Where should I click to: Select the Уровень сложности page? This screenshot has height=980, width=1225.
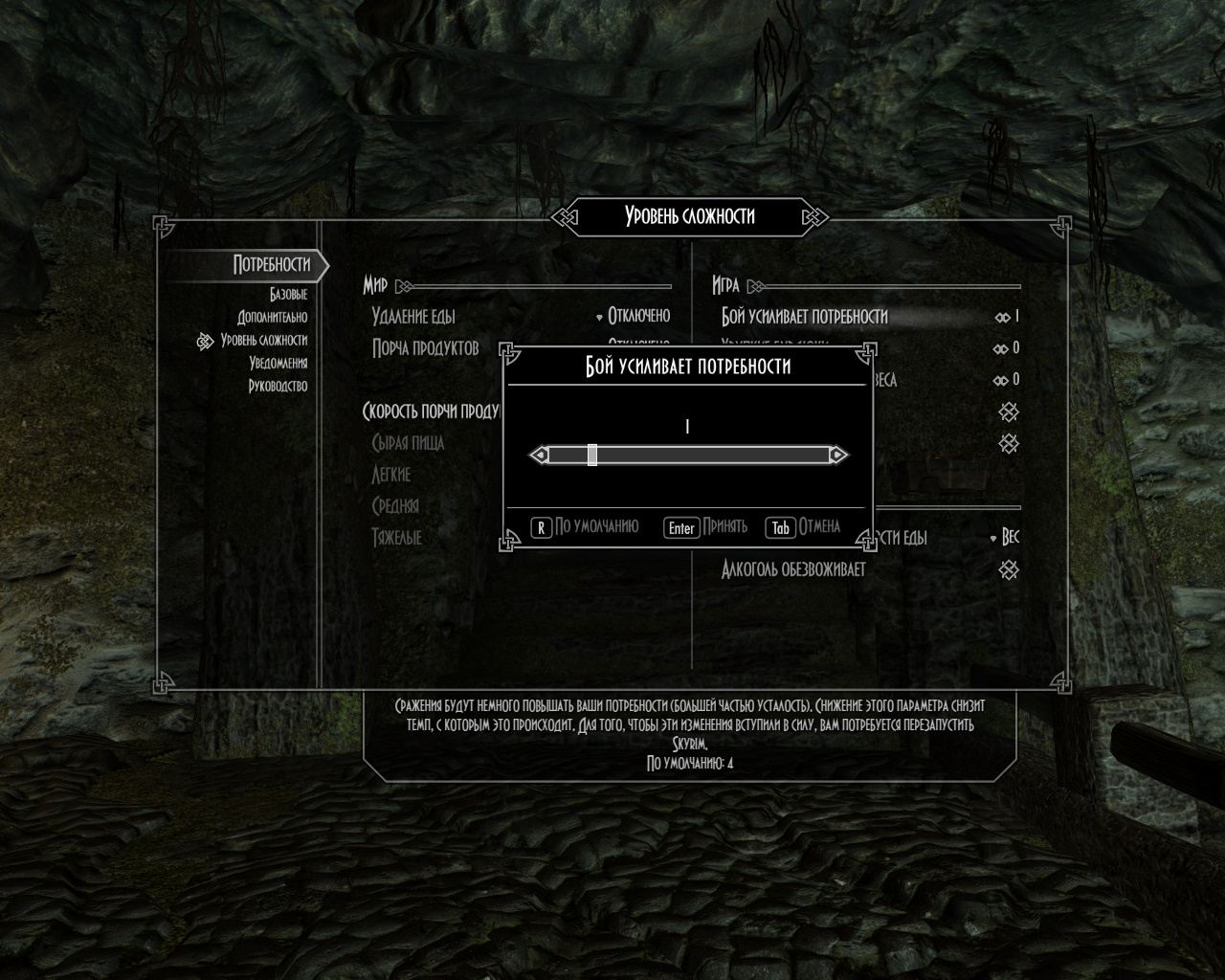click(263, 341)
